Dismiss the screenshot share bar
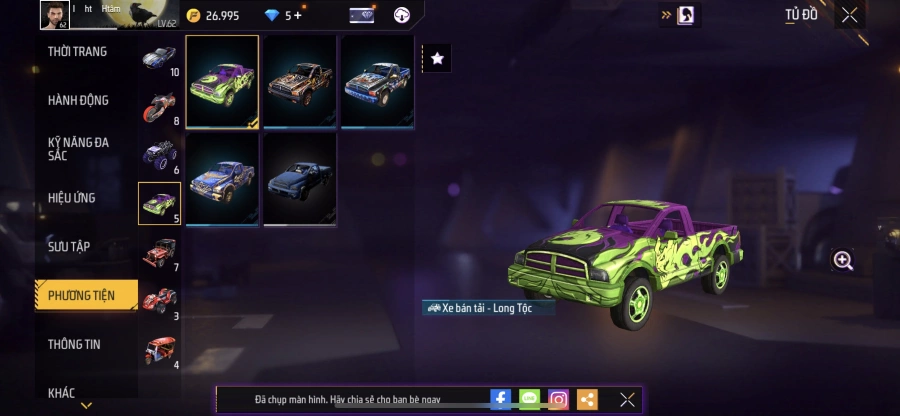 627,400
